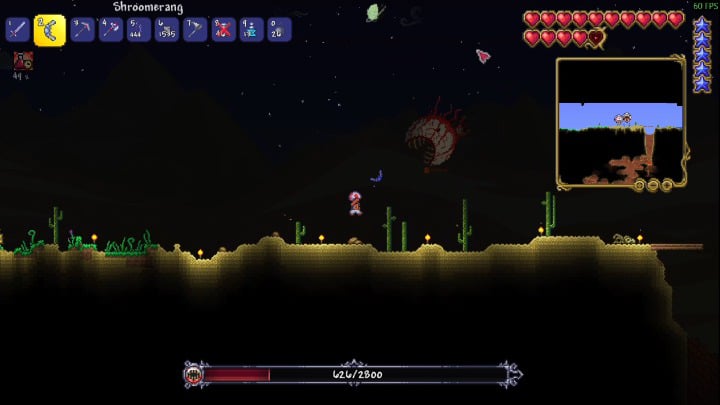Switch to the hammer in hotbar slot 7
Screen dimensions: 720x405
click(x=194, y=30)
